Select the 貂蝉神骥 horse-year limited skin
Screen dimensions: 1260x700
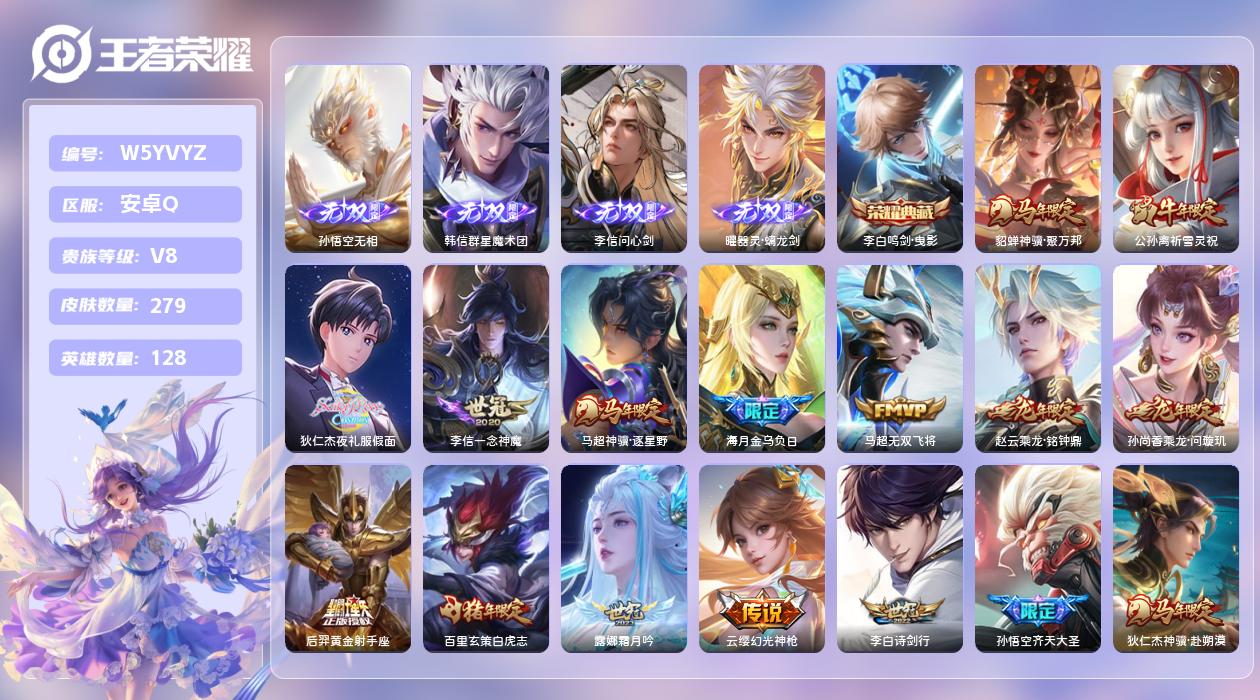(1038, 158)
